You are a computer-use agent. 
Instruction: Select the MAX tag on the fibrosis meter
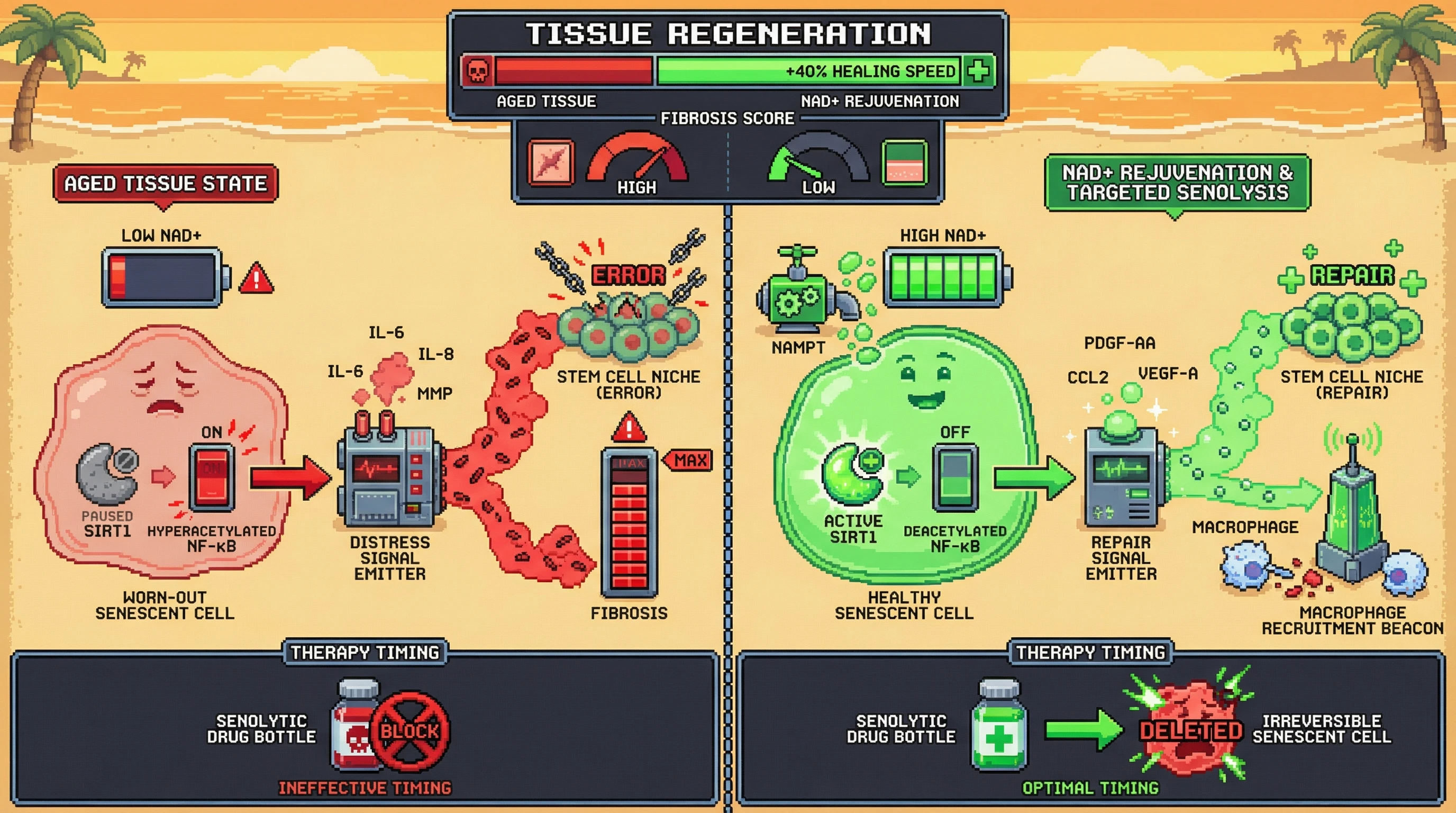[689, 460]
